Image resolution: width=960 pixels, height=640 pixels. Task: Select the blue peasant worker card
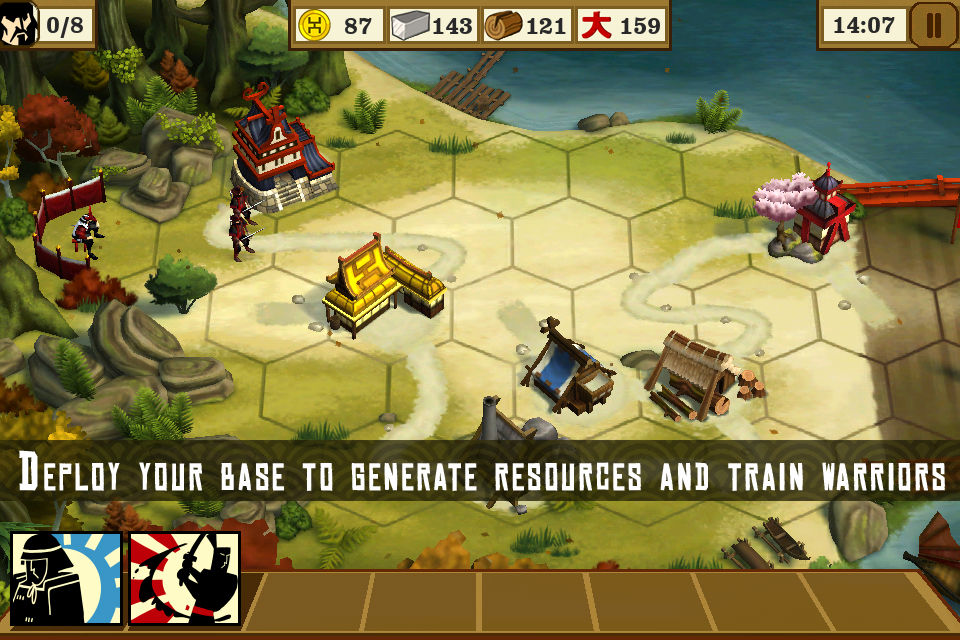[x=66, y=578]
